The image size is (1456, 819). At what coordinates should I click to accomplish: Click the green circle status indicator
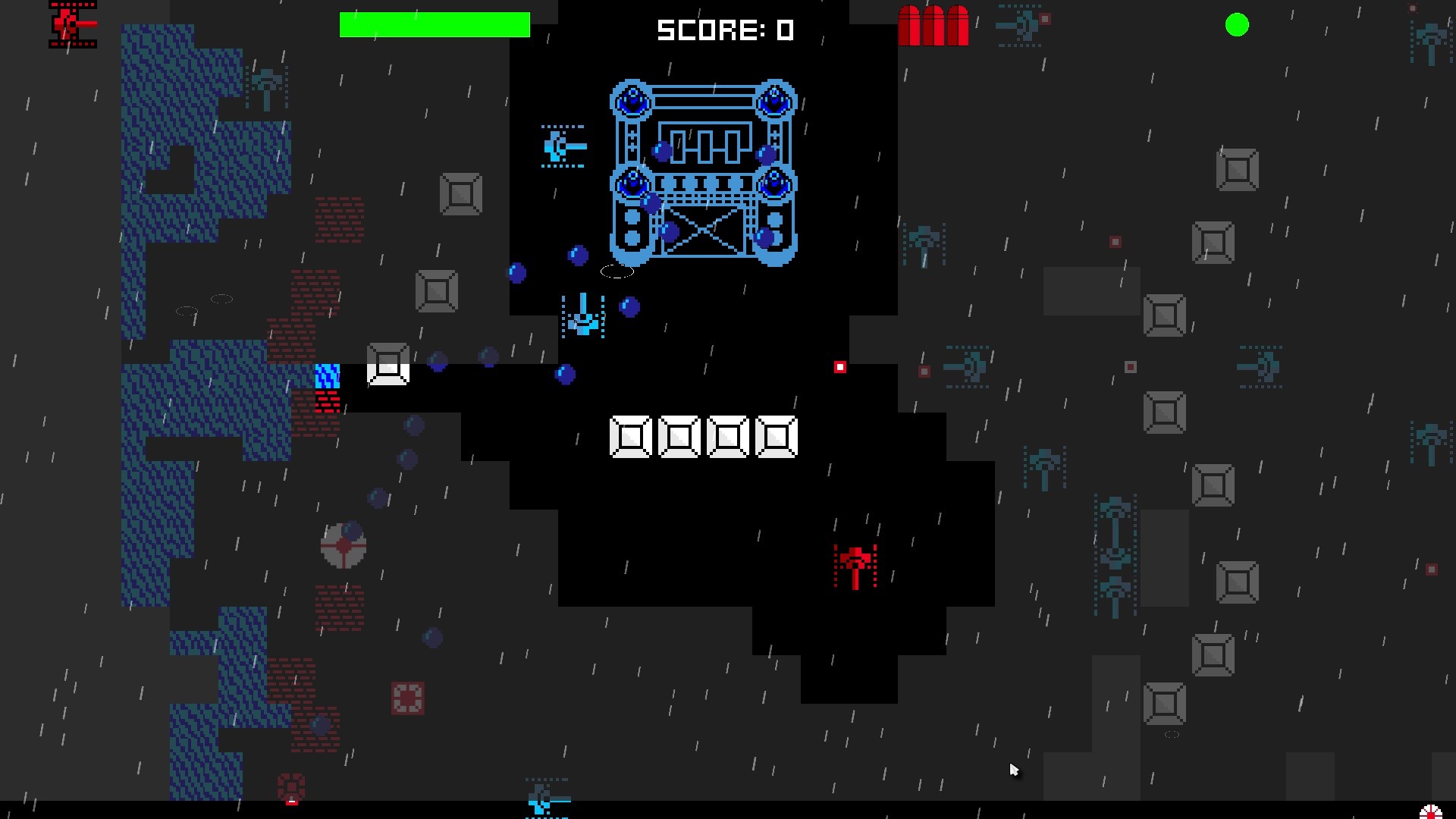coord(1237,25)
